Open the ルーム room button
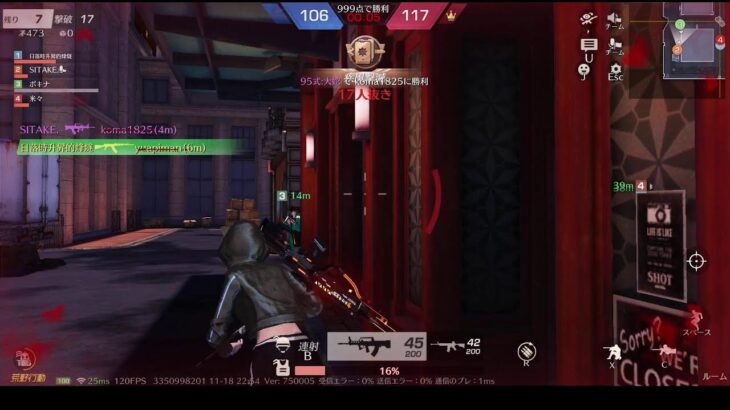The width and height of the screenshot is (730, 410). pyautogui.click(x=714, y=376)
